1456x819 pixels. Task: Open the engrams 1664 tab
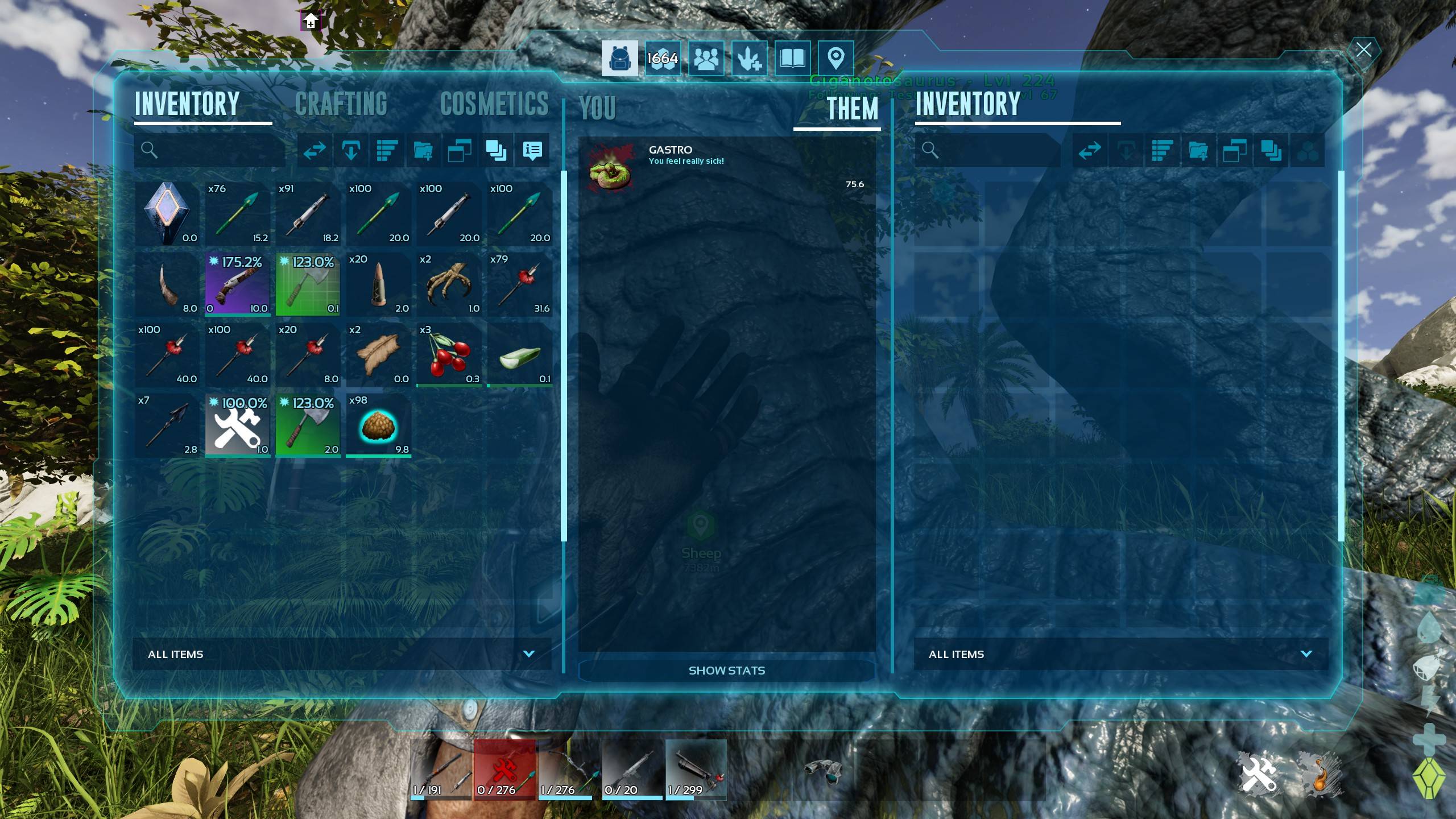pos(663,58)
